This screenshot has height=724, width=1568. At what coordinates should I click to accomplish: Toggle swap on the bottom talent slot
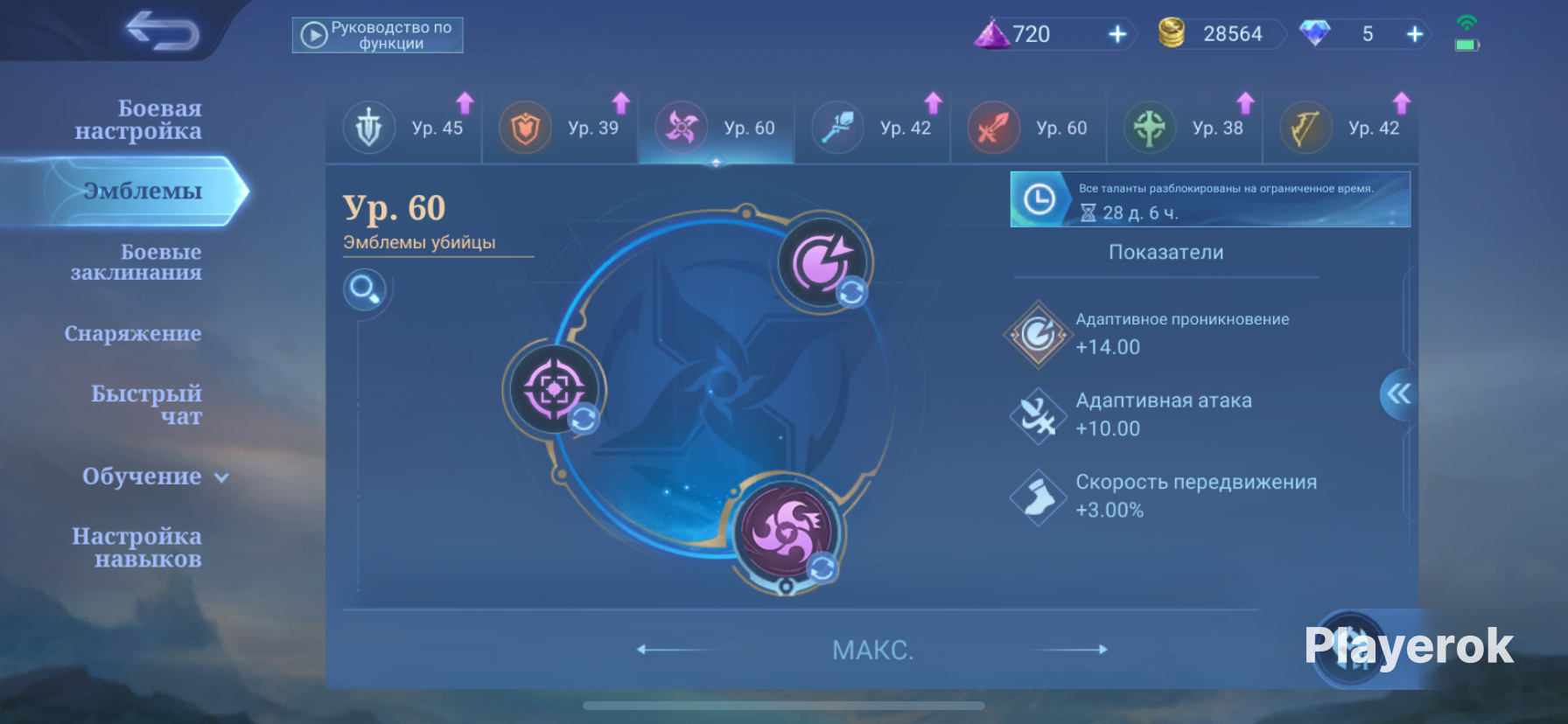pyautogui.click(x=822, y=569)
